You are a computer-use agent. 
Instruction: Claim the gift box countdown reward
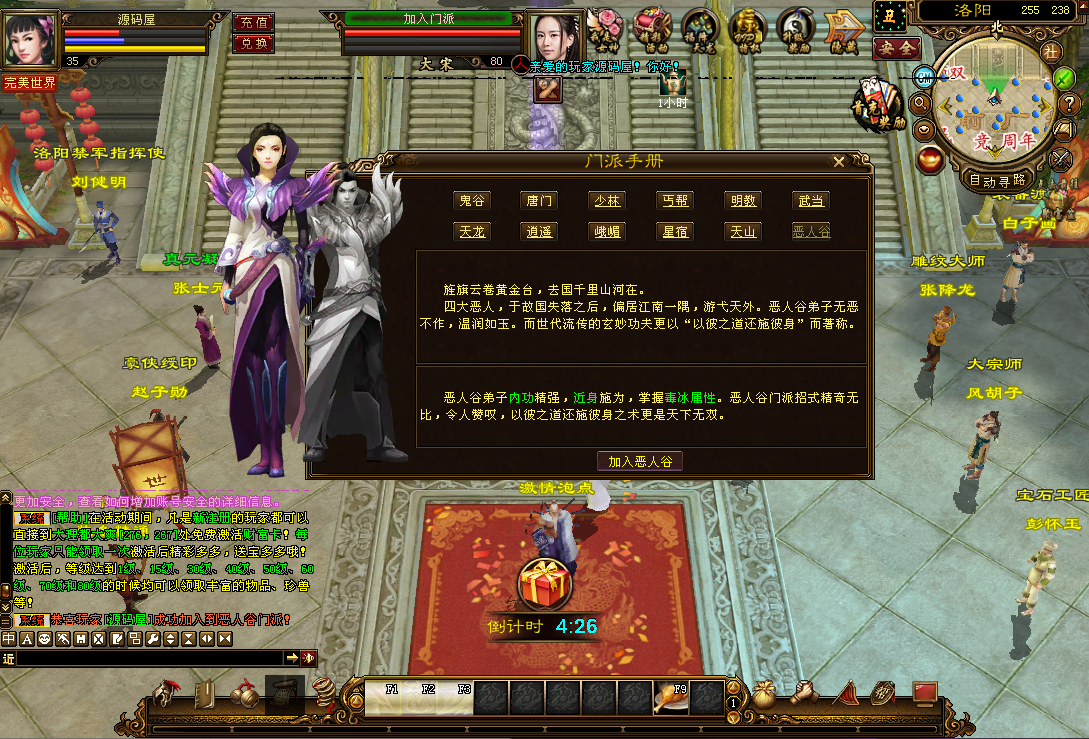tap(544, 583)
